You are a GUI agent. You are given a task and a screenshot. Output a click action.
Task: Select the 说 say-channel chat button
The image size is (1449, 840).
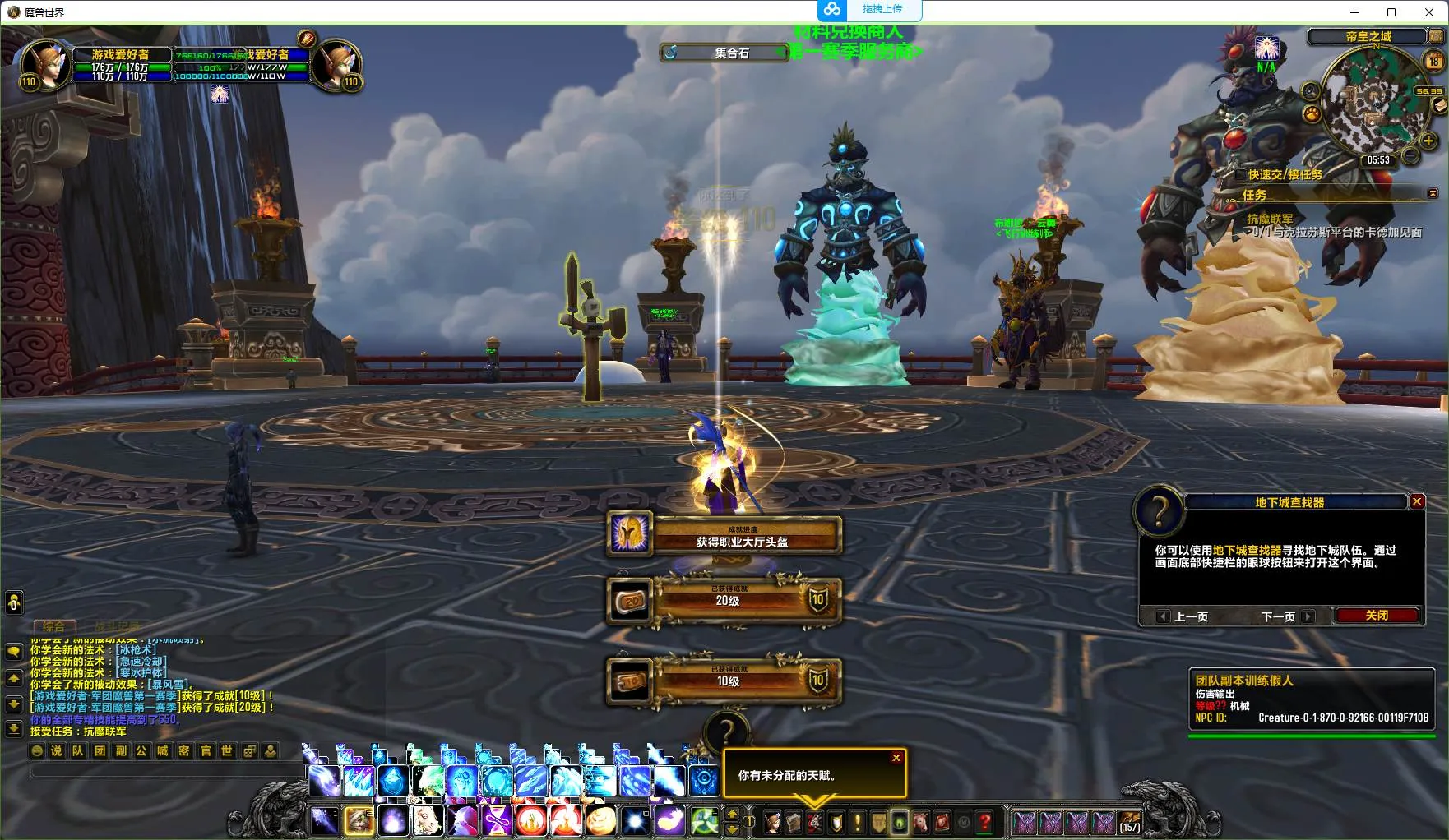(57, 750)
